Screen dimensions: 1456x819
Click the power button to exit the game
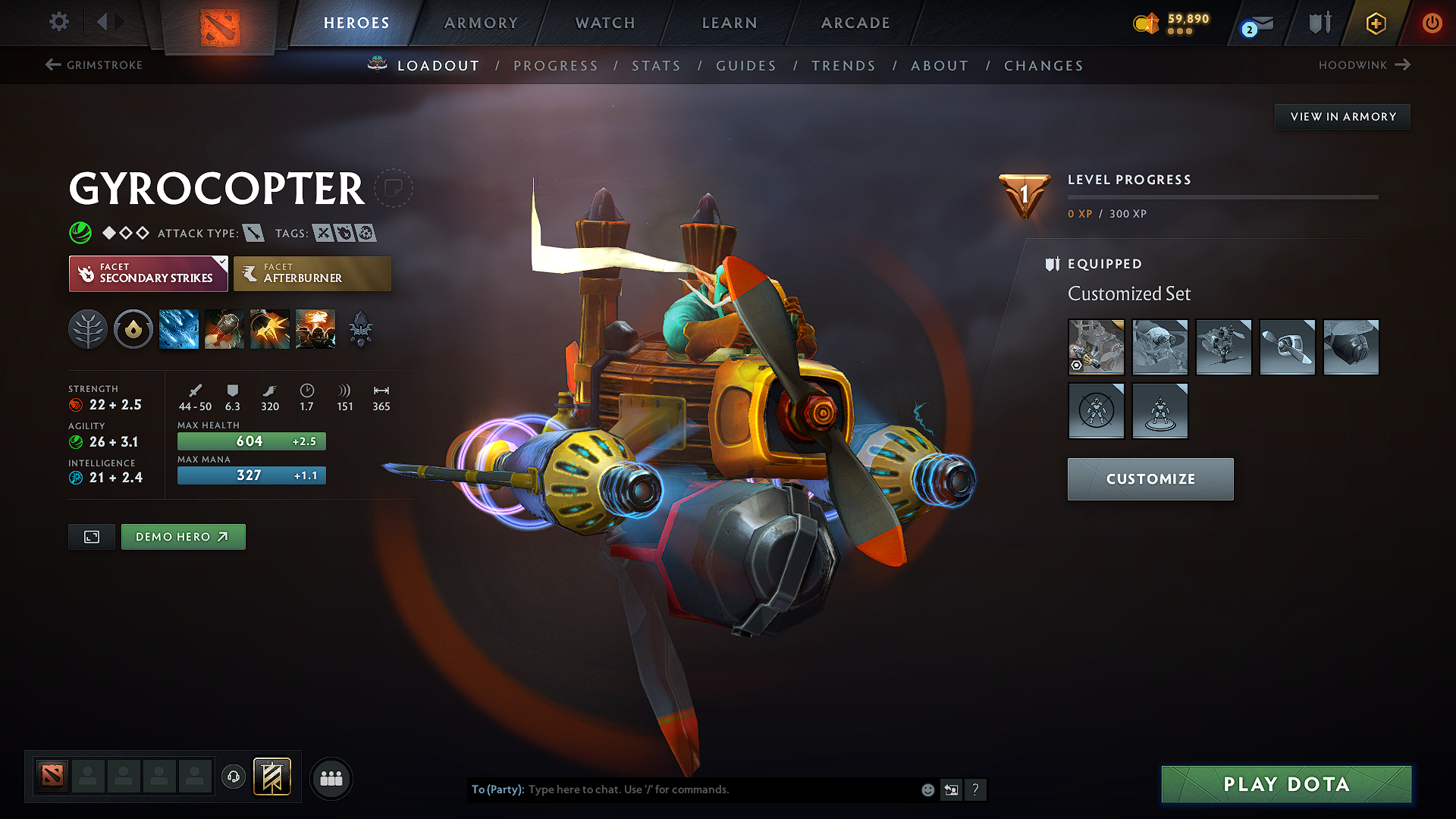click(1432, 23)
